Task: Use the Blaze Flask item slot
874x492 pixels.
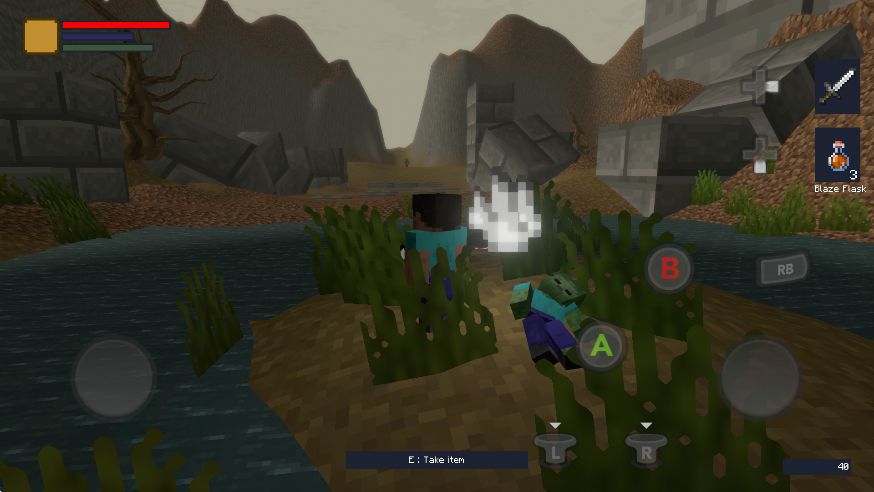Action: pos(837,155)
